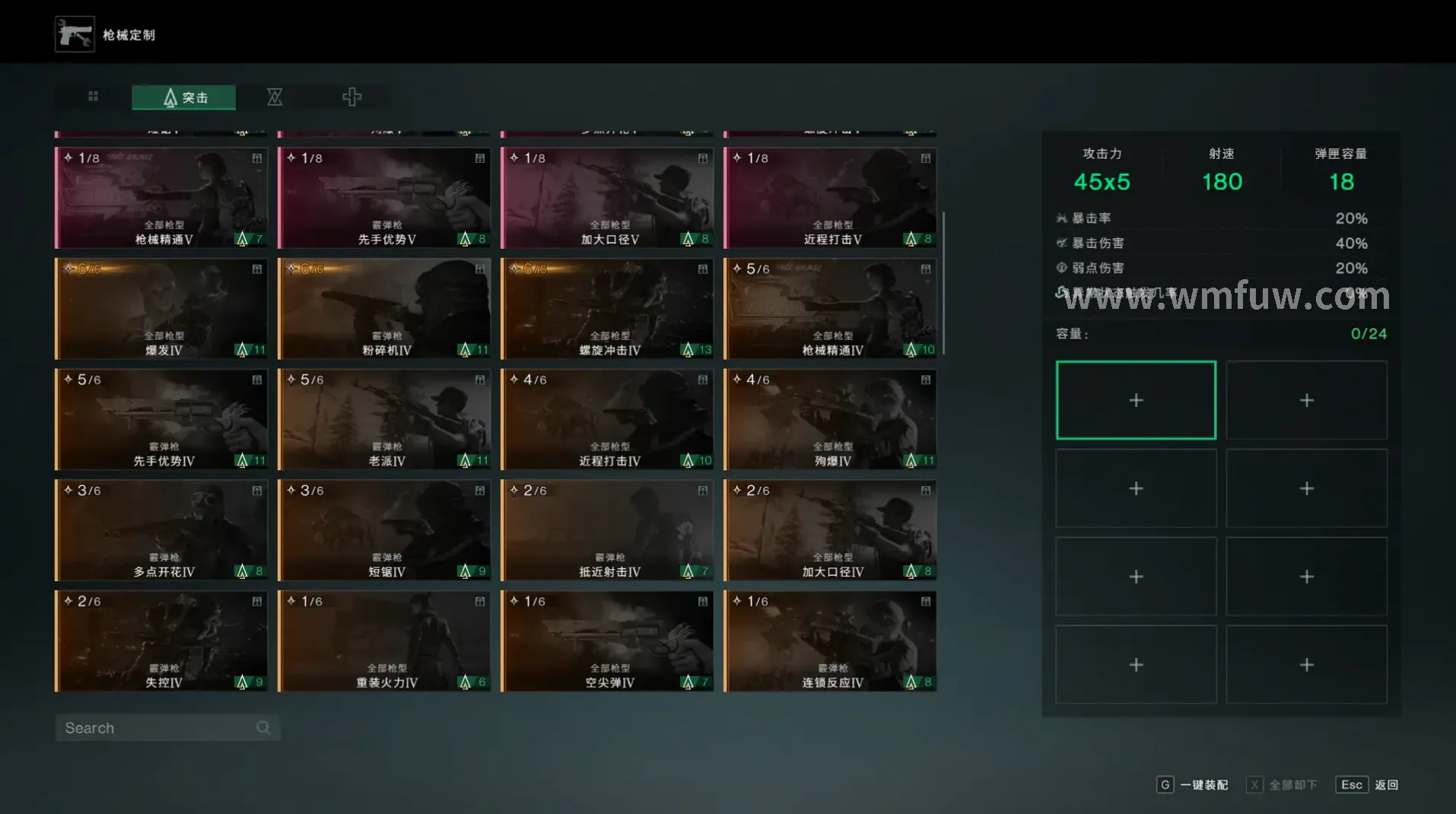Pick the 多点开花IV mod card
The width and height of the screenshot is (1456, 814).
point(161,530)
